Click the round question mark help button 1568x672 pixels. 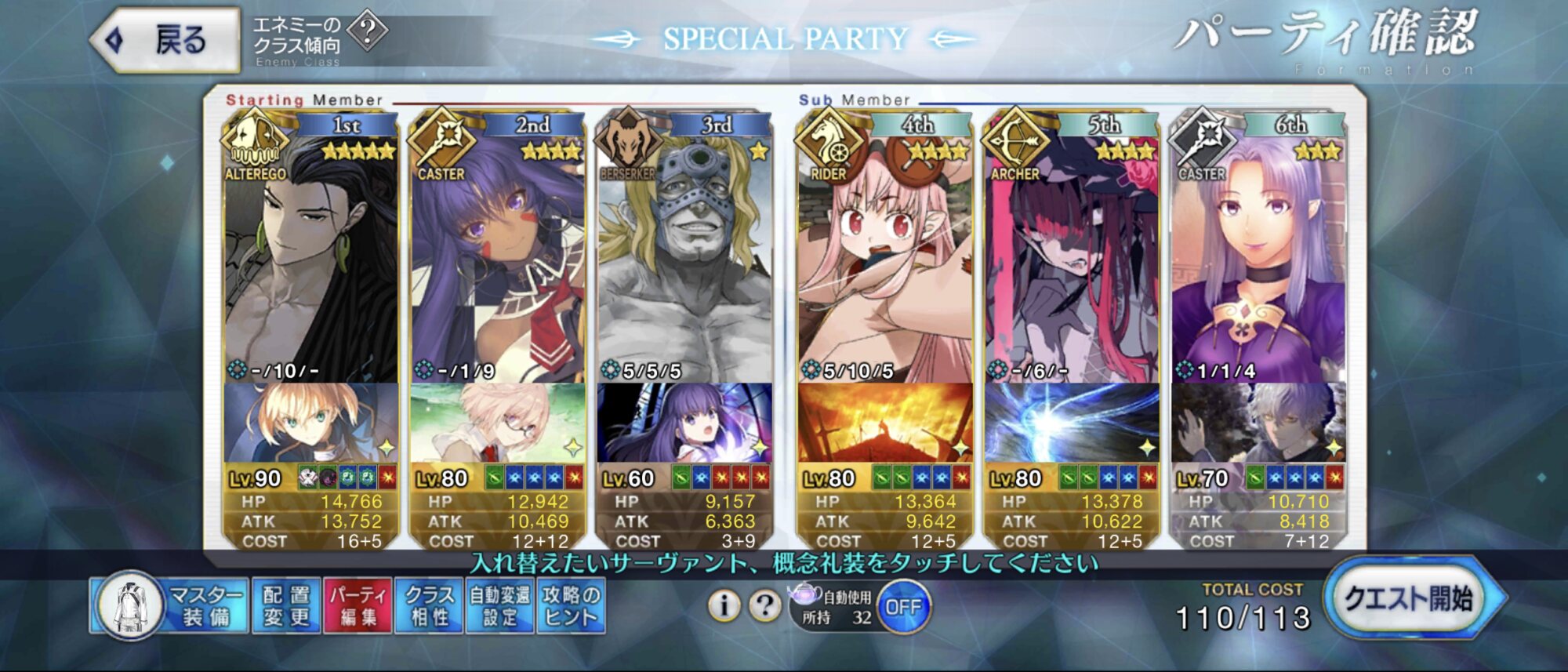pos(764,605)
